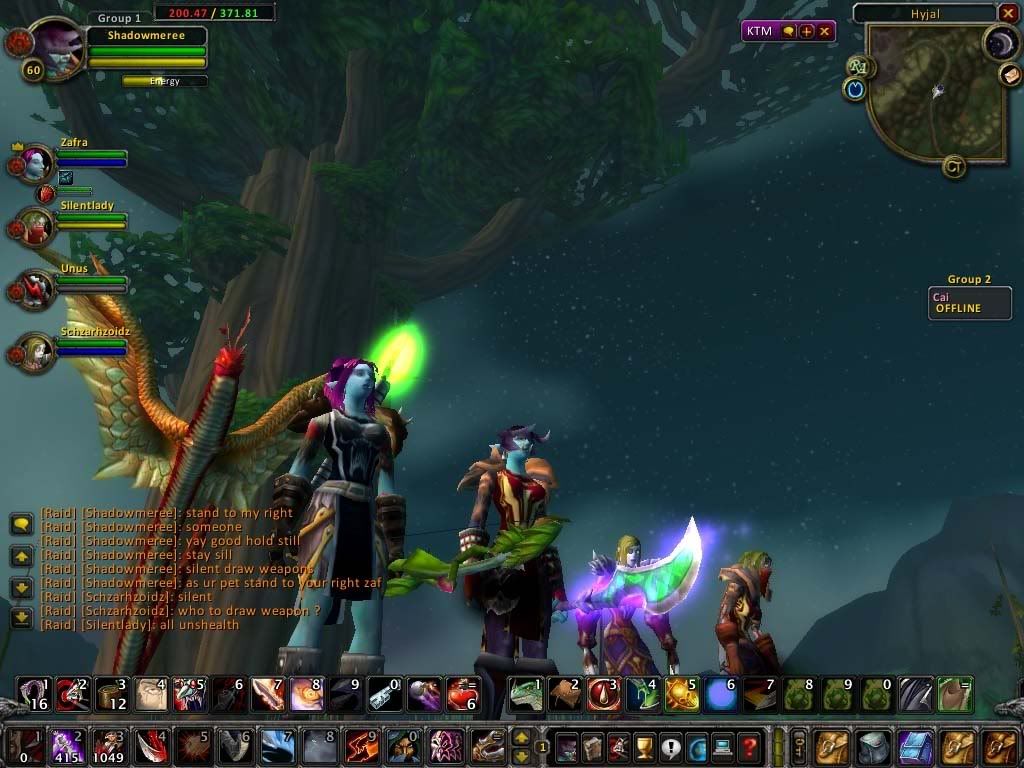Screen dimensions: 1024x768
Task: Close the KTM threat meter window
Action: [825, 31]
